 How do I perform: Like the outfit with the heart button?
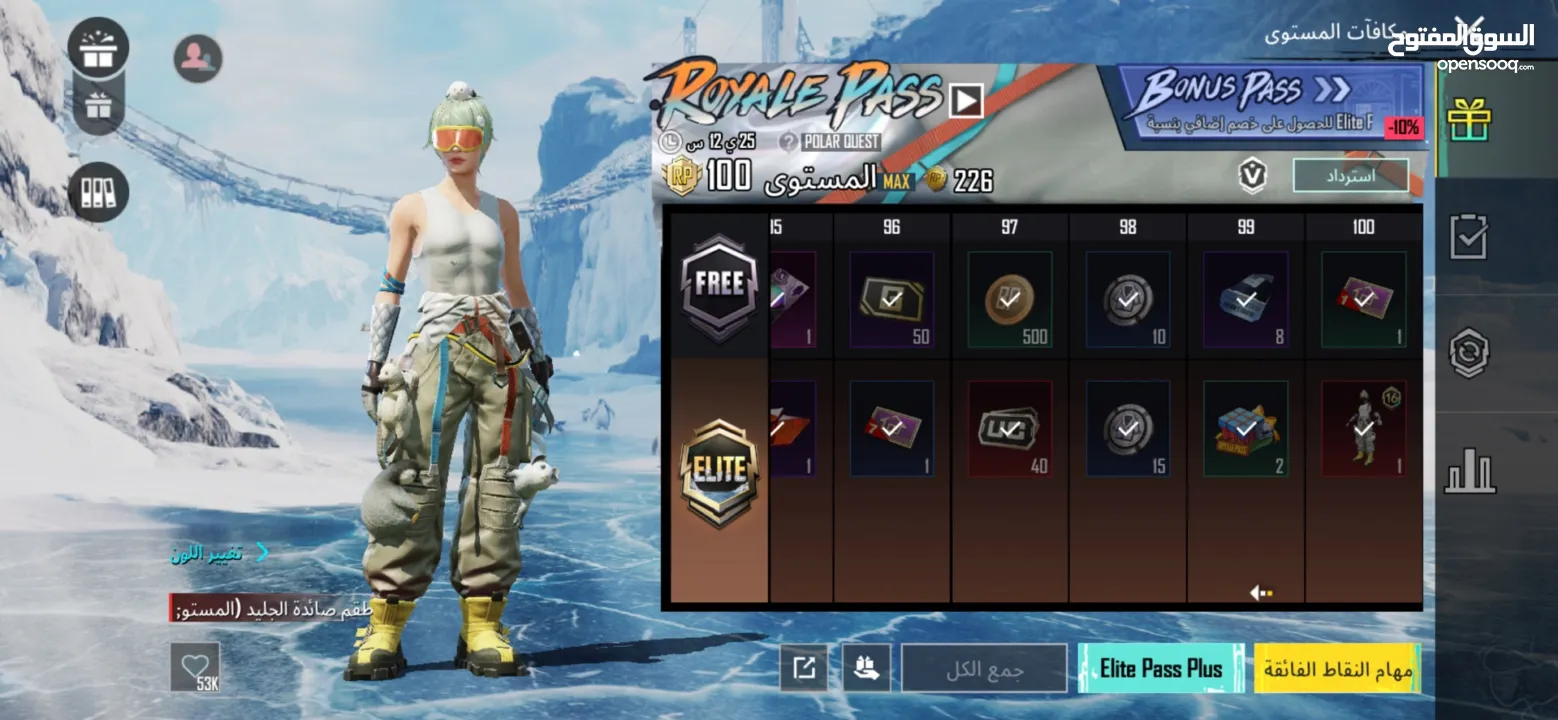click(194, 665)
